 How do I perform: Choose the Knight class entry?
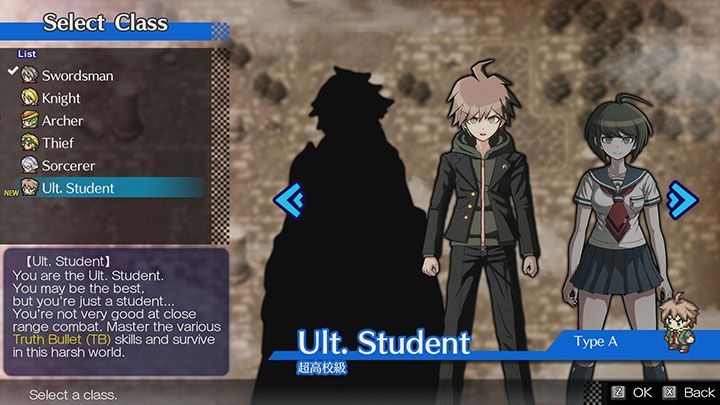pyautogui.click(x=61, y=98)
